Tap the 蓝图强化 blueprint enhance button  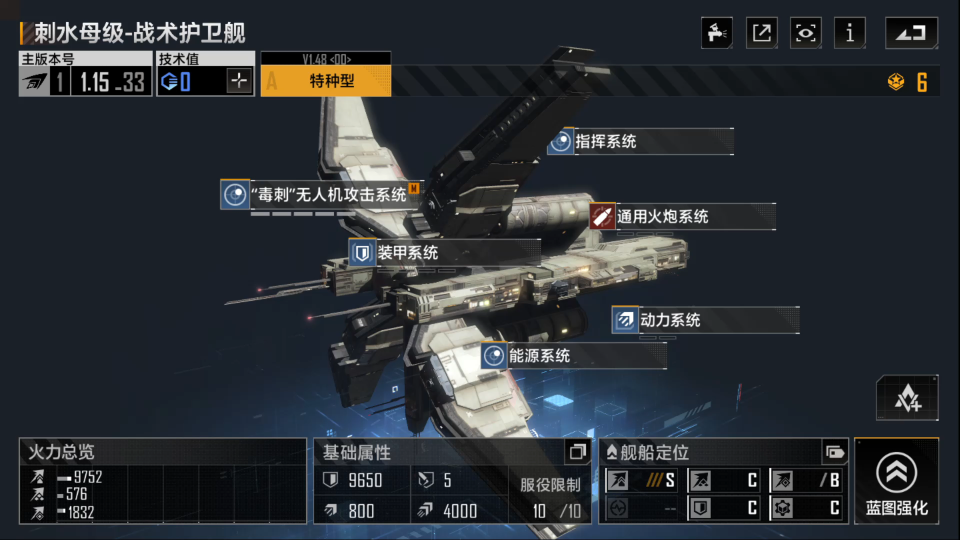point(896,481)
